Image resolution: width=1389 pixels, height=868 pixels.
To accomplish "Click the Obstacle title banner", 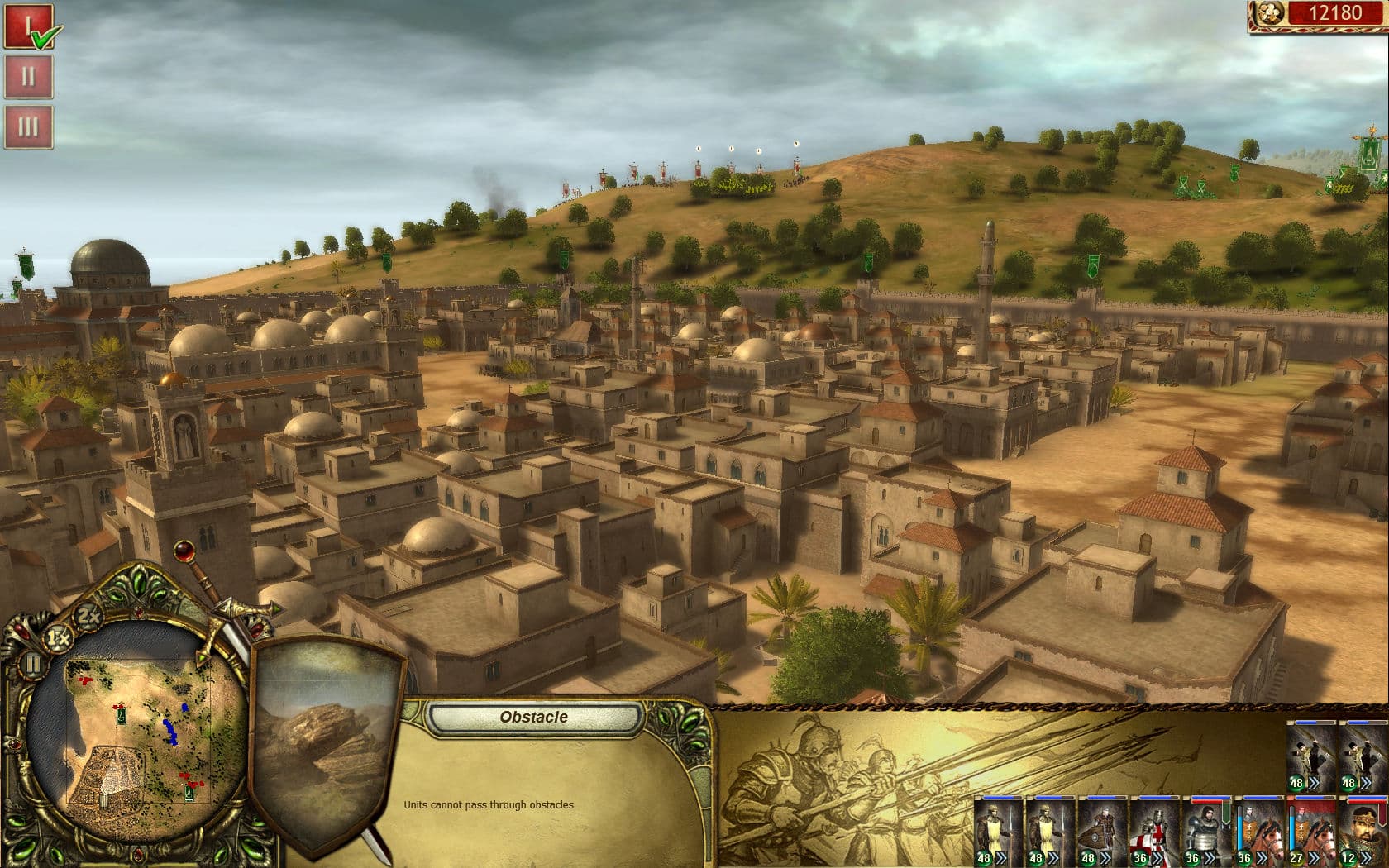I will pos(536,717).
